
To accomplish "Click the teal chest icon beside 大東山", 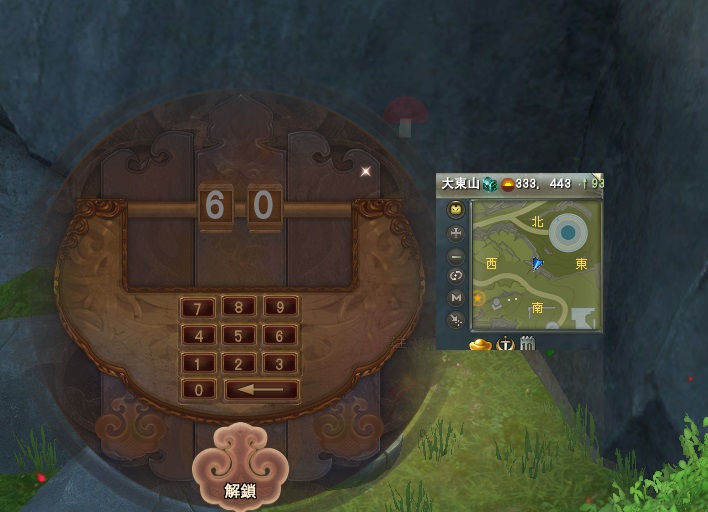I will tap(490, 184).
